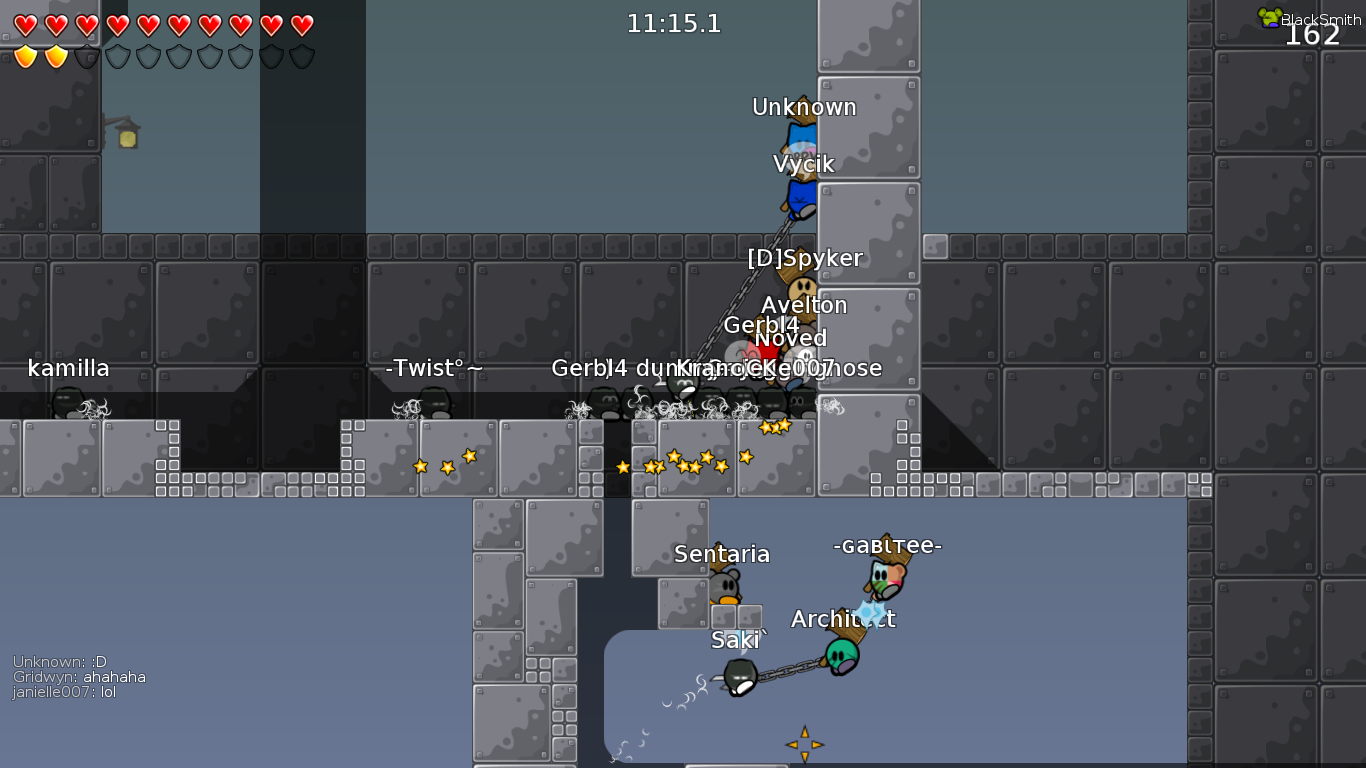Click the kamilla nameplate on the left
The width and height of the screenshot is (1366, 768).
tap(69, 368)
